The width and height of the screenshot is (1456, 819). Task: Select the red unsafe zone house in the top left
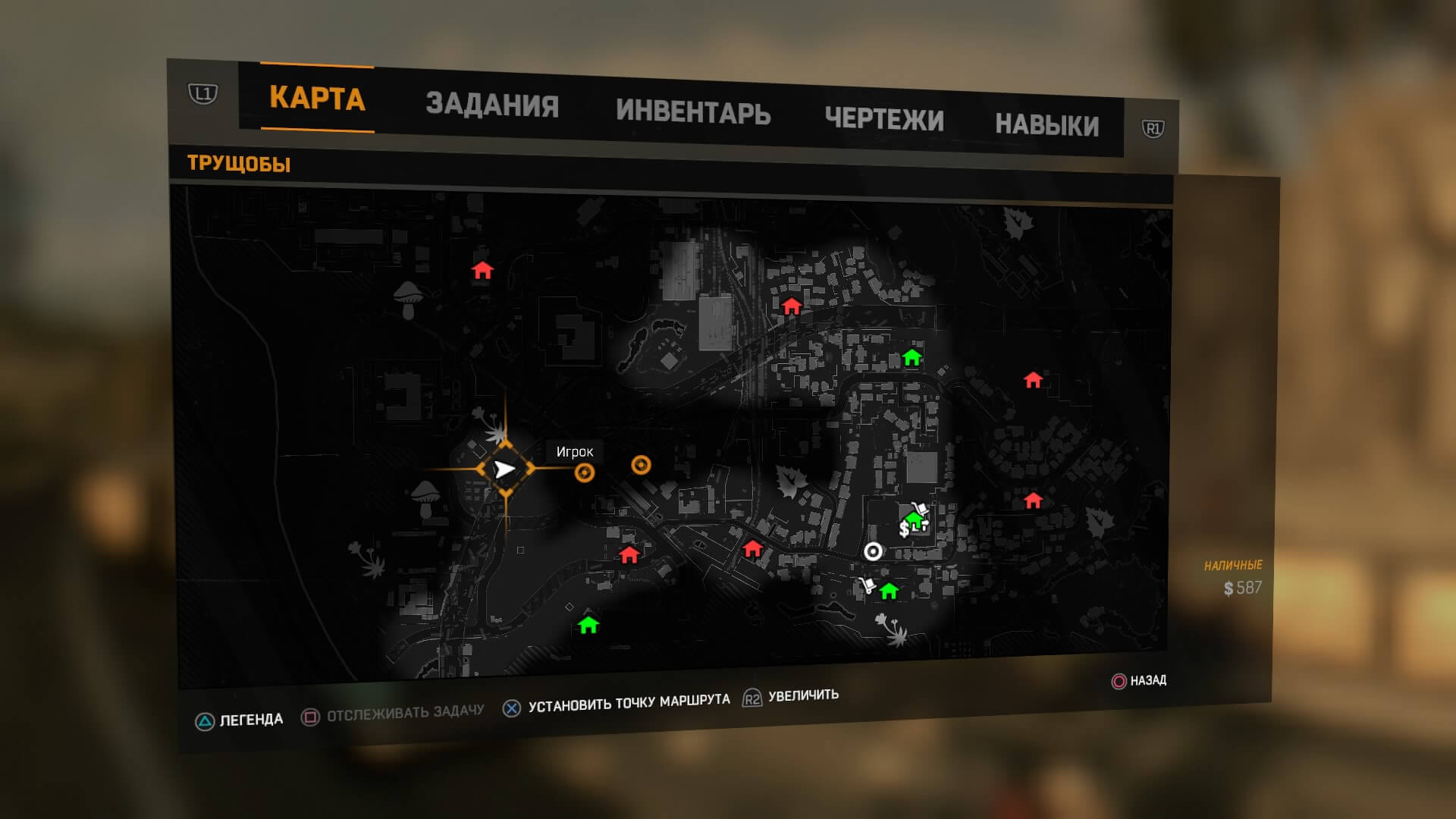(484, 271)
